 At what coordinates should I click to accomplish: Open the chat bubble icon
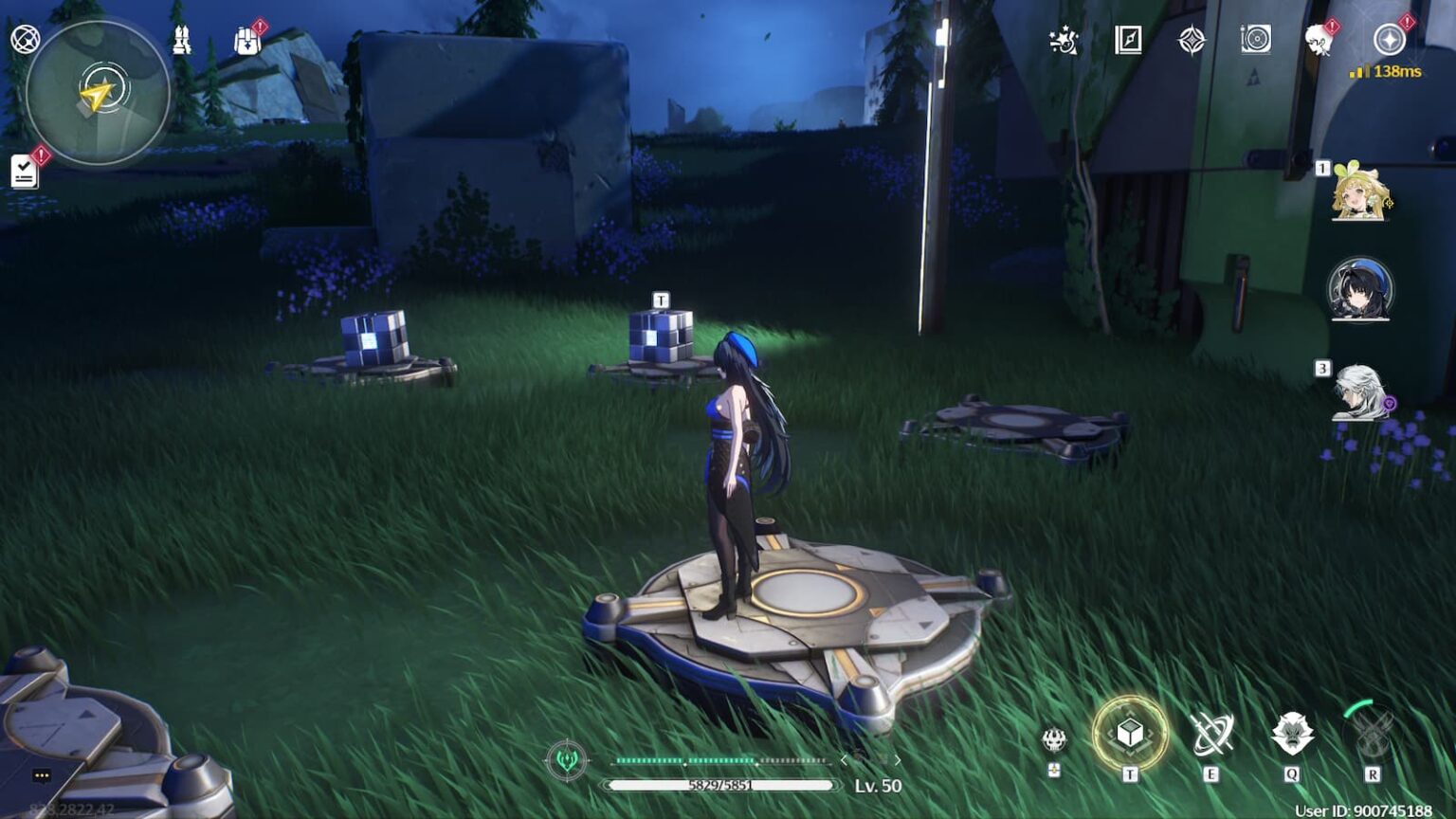(42, 775)
